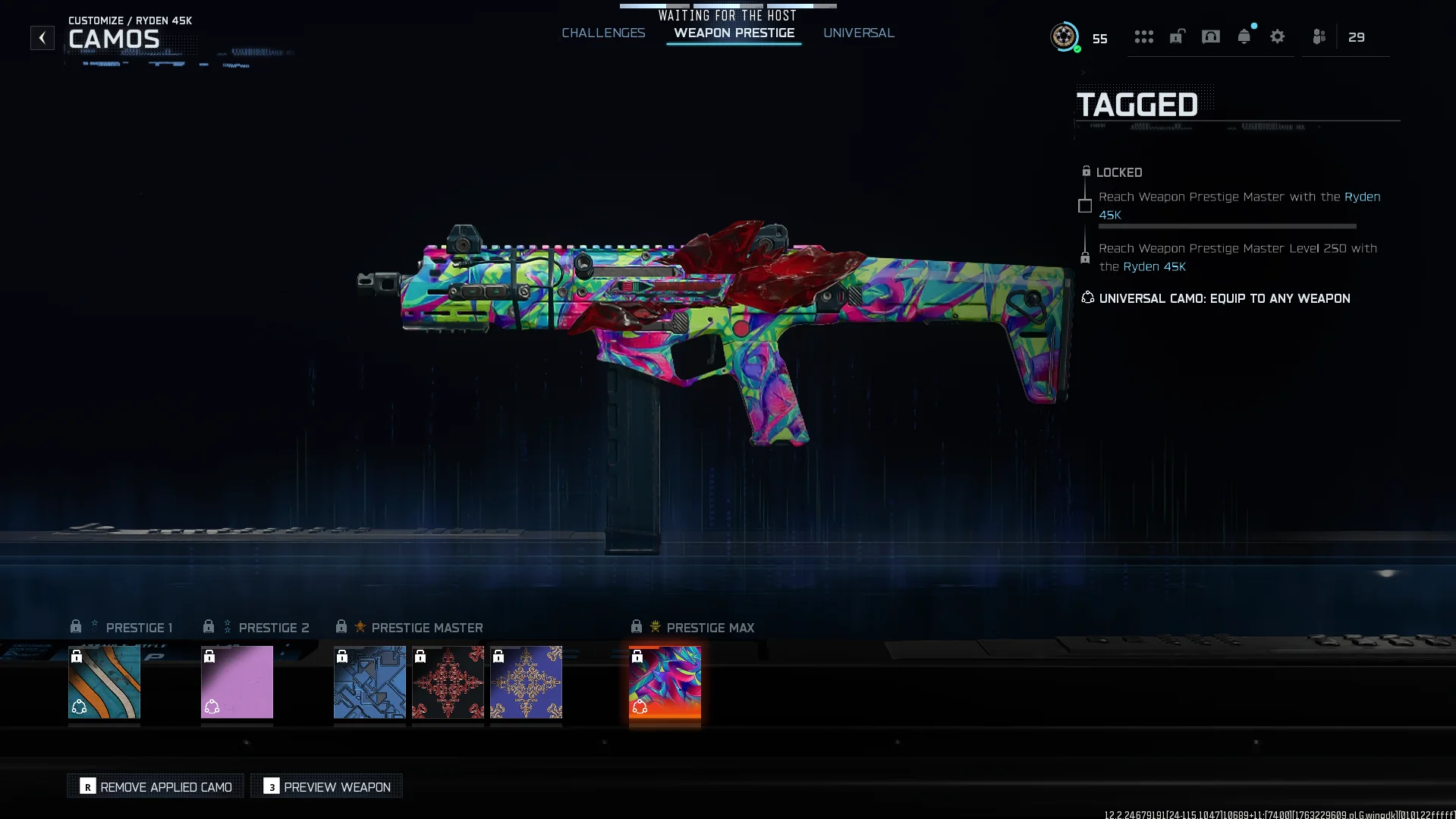Select the blue geometric Prestige Master camo
The width and height of the screenshot is (1456, 819).
tap(370, 682)
